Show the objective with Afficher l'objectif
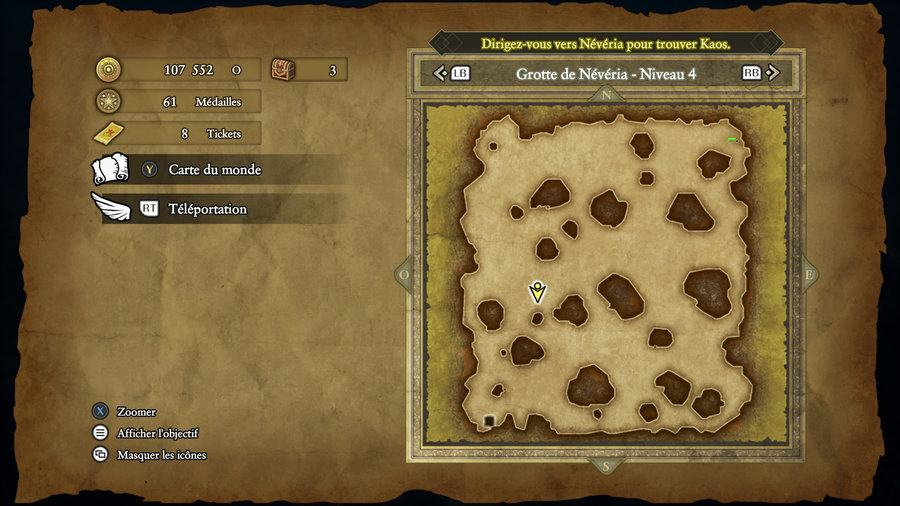 click(x=157, y=433)
